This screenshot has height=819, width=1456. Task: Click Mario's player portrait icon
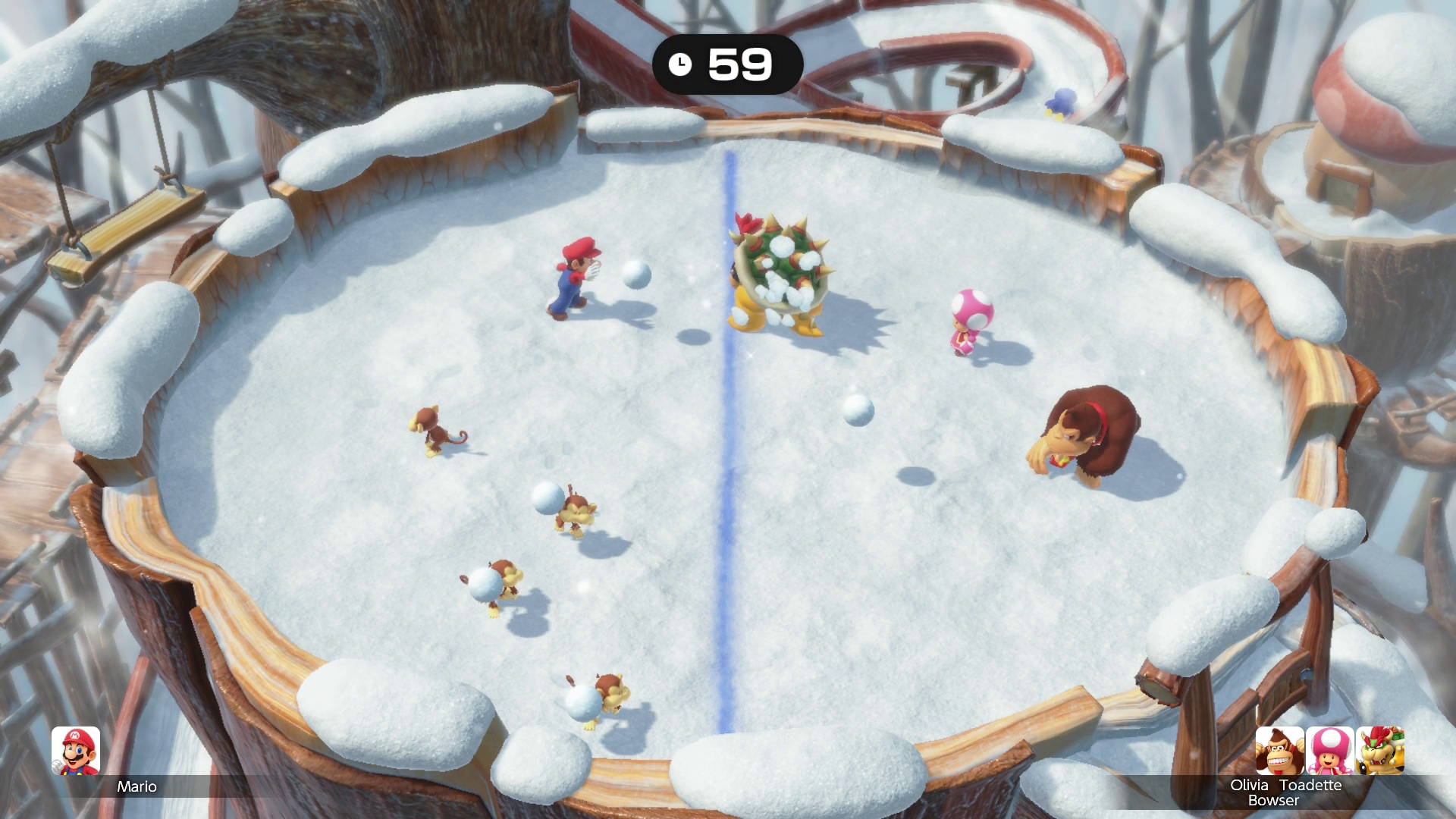76,751
